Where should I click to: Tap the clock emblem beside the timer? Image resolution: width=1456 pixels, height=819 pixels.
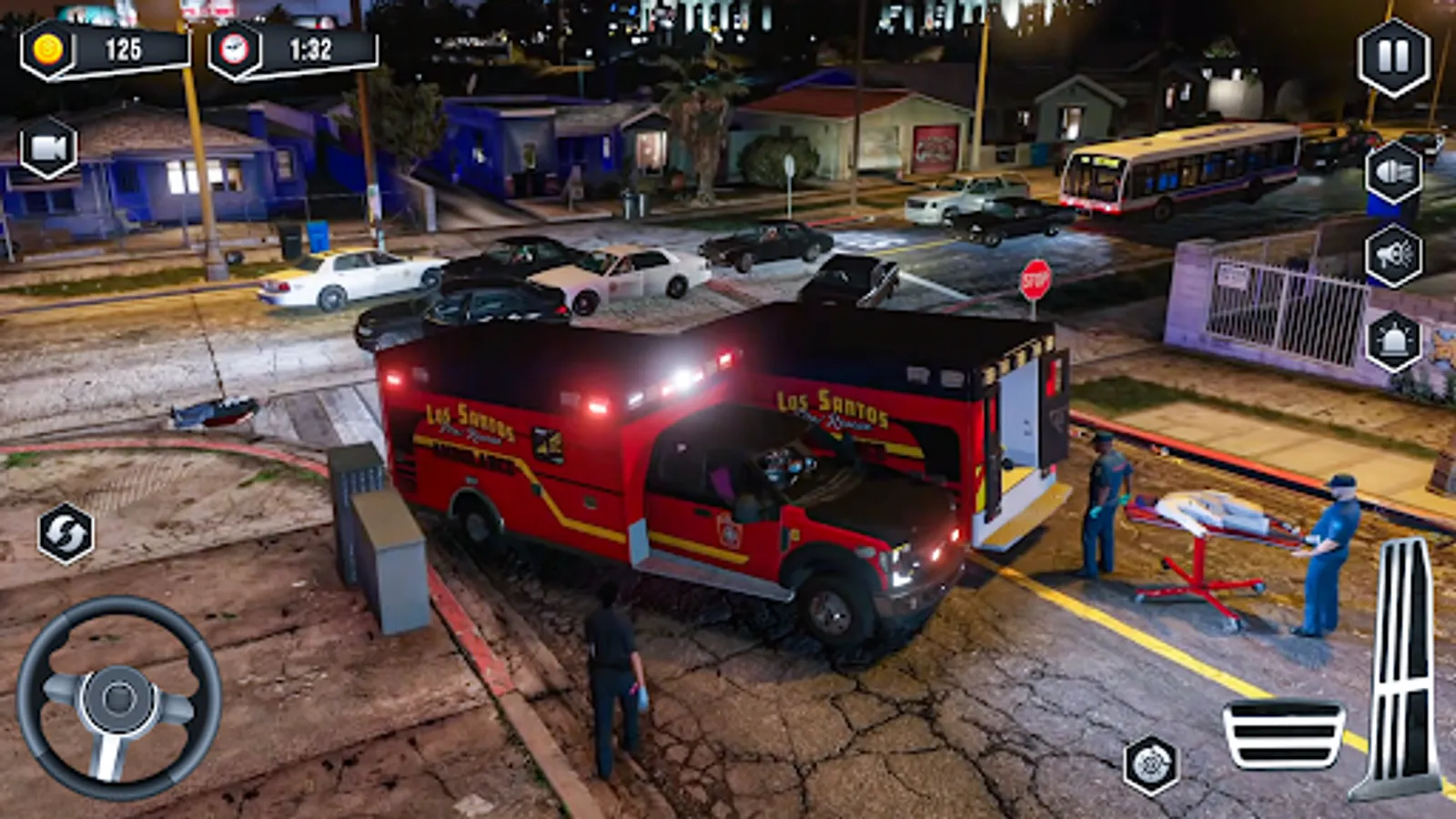coord(235,50)
